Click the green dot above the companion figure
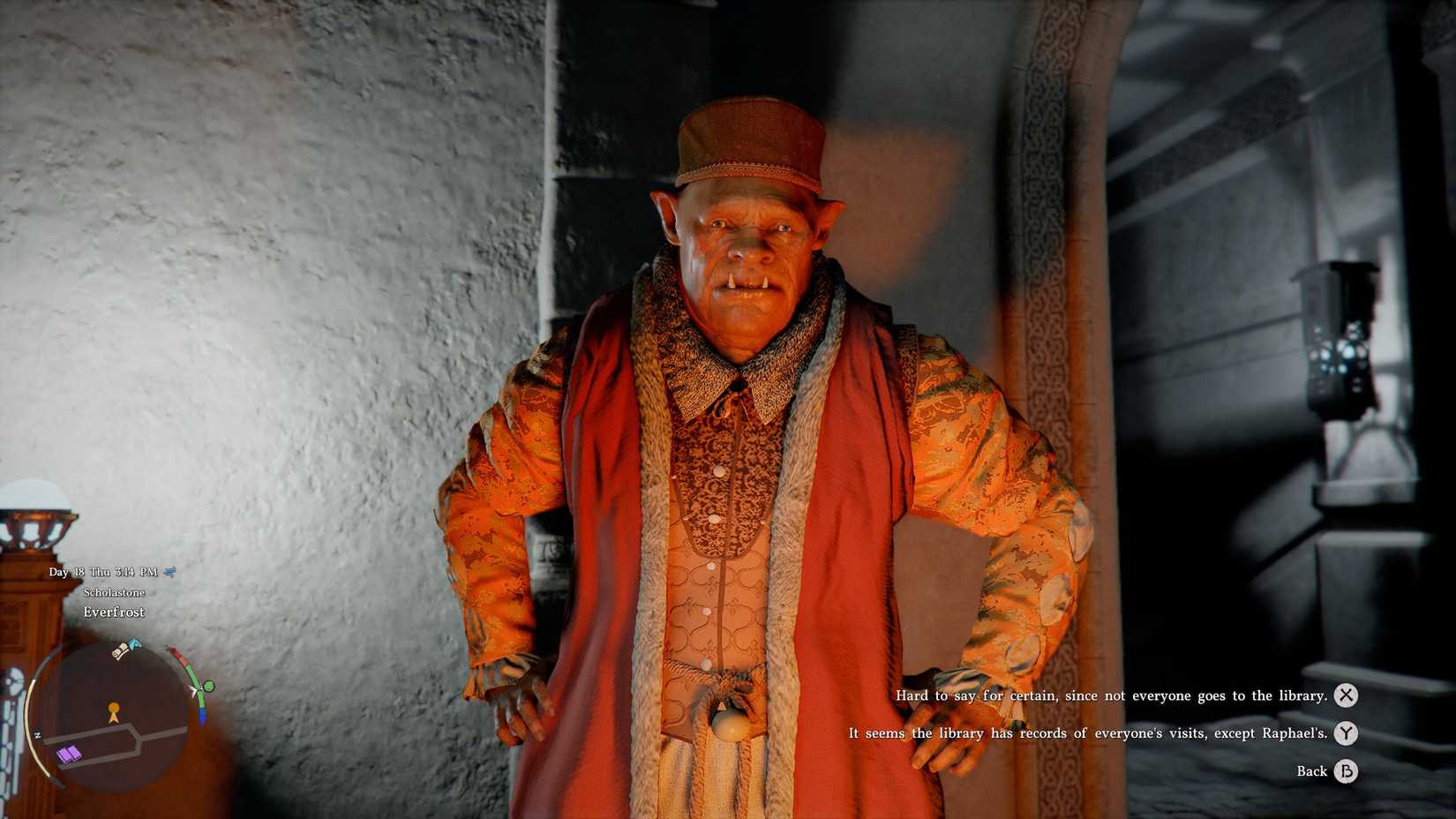This screenshot has width=1456, height=819. pyautogui.click(x=207, y=686)
